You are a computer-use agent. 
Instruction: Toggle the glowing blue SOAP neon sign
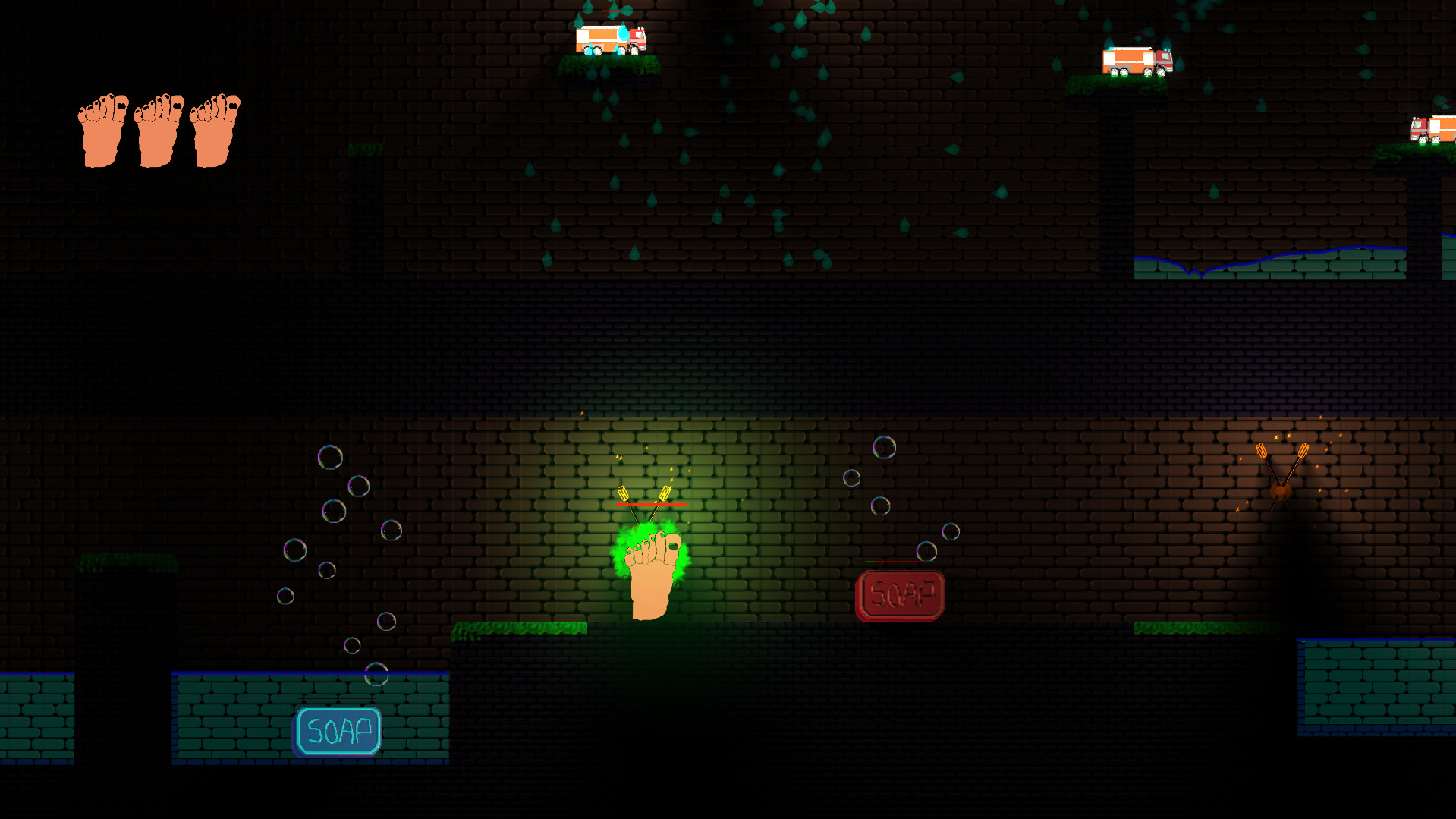click(x=336, y=732)
